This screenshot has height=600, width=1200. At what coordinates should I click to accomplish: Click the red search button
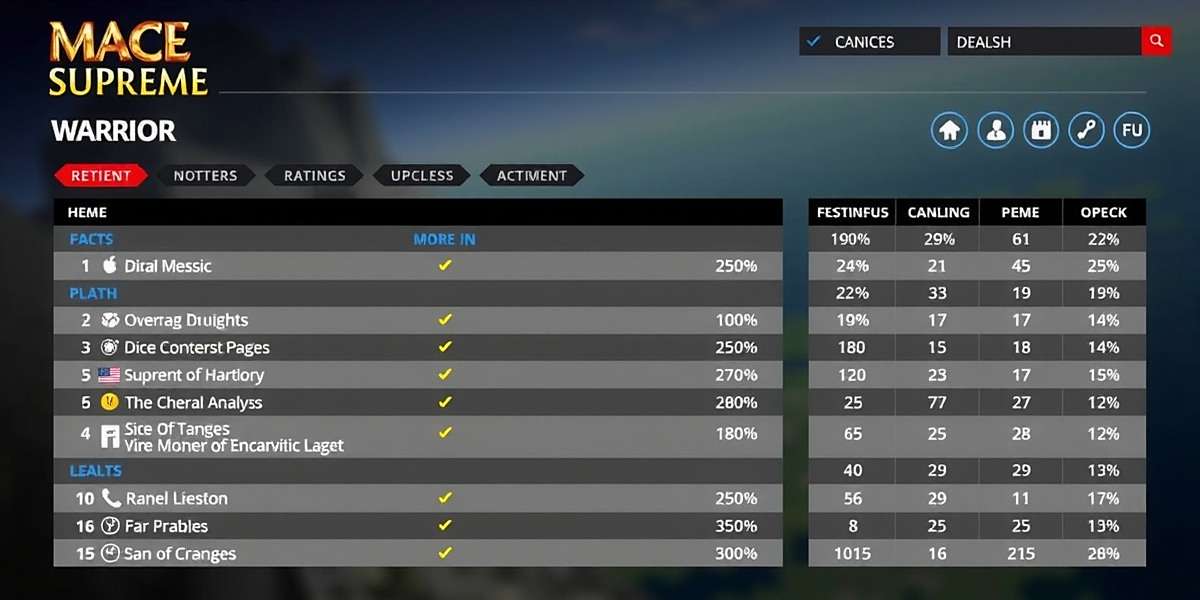coord(1156,41)
